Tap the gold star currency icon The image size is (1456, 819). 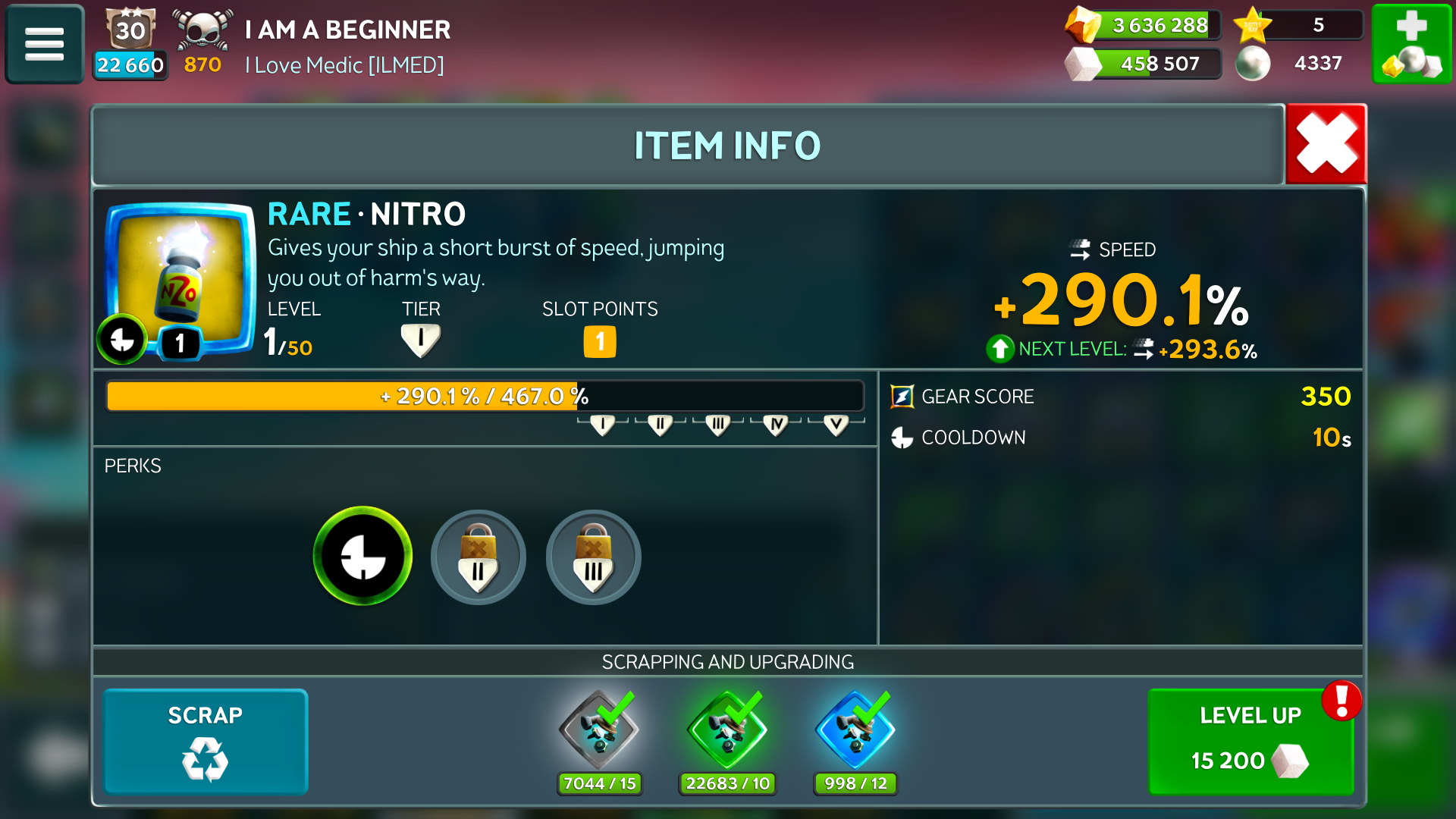click(1253, 26)
